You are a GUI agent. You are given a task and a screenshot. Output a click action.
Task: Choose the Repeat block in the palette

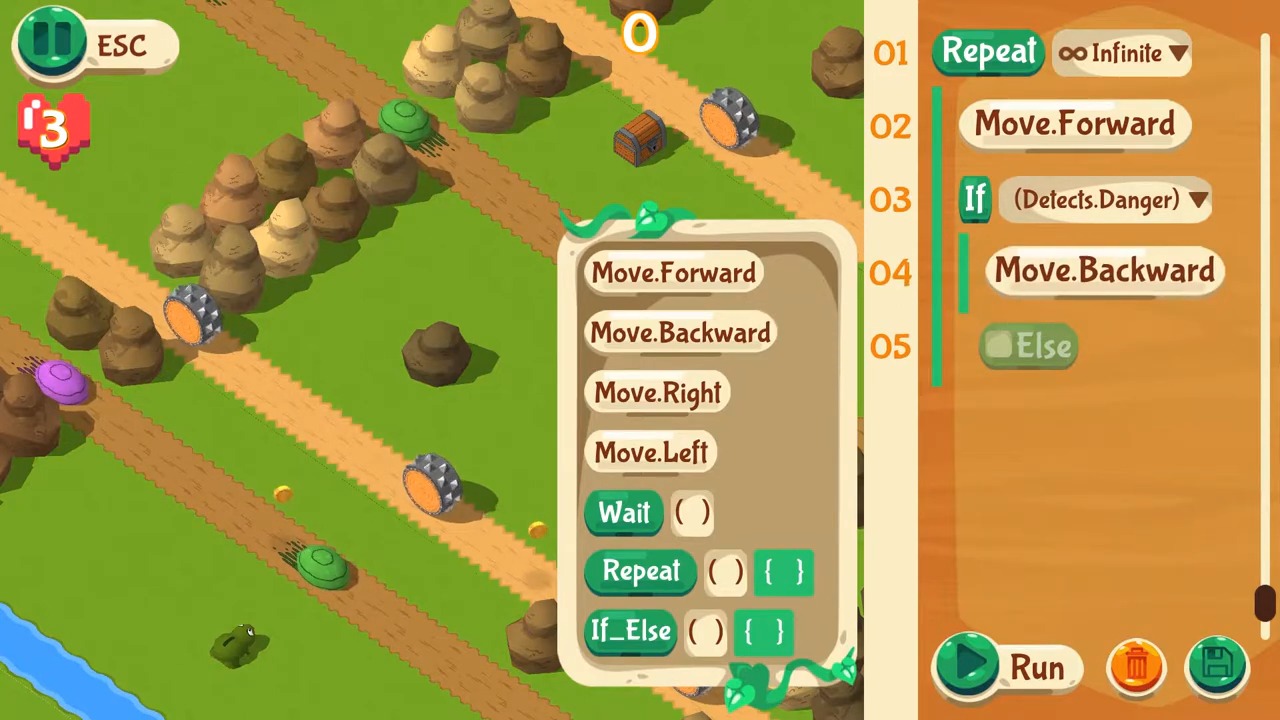tap(641, 572)
